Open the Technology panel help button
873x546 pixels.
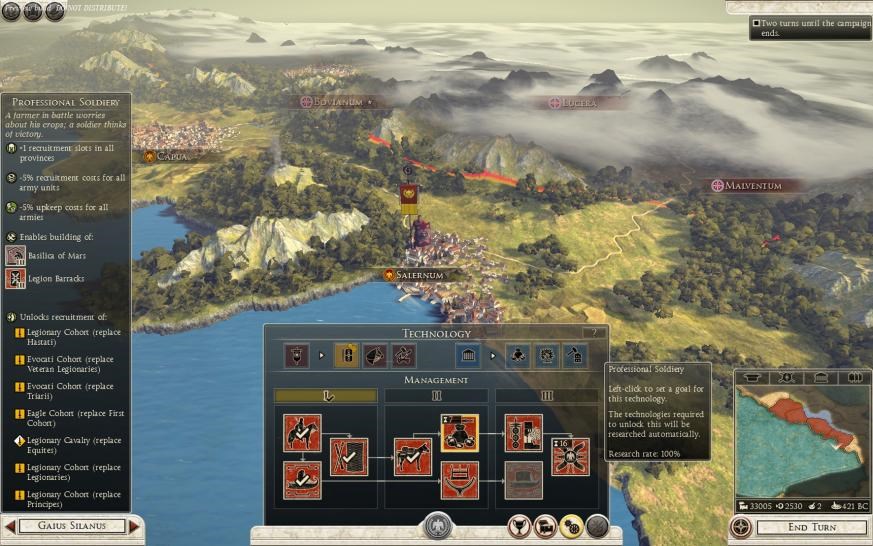pos(593,333)
